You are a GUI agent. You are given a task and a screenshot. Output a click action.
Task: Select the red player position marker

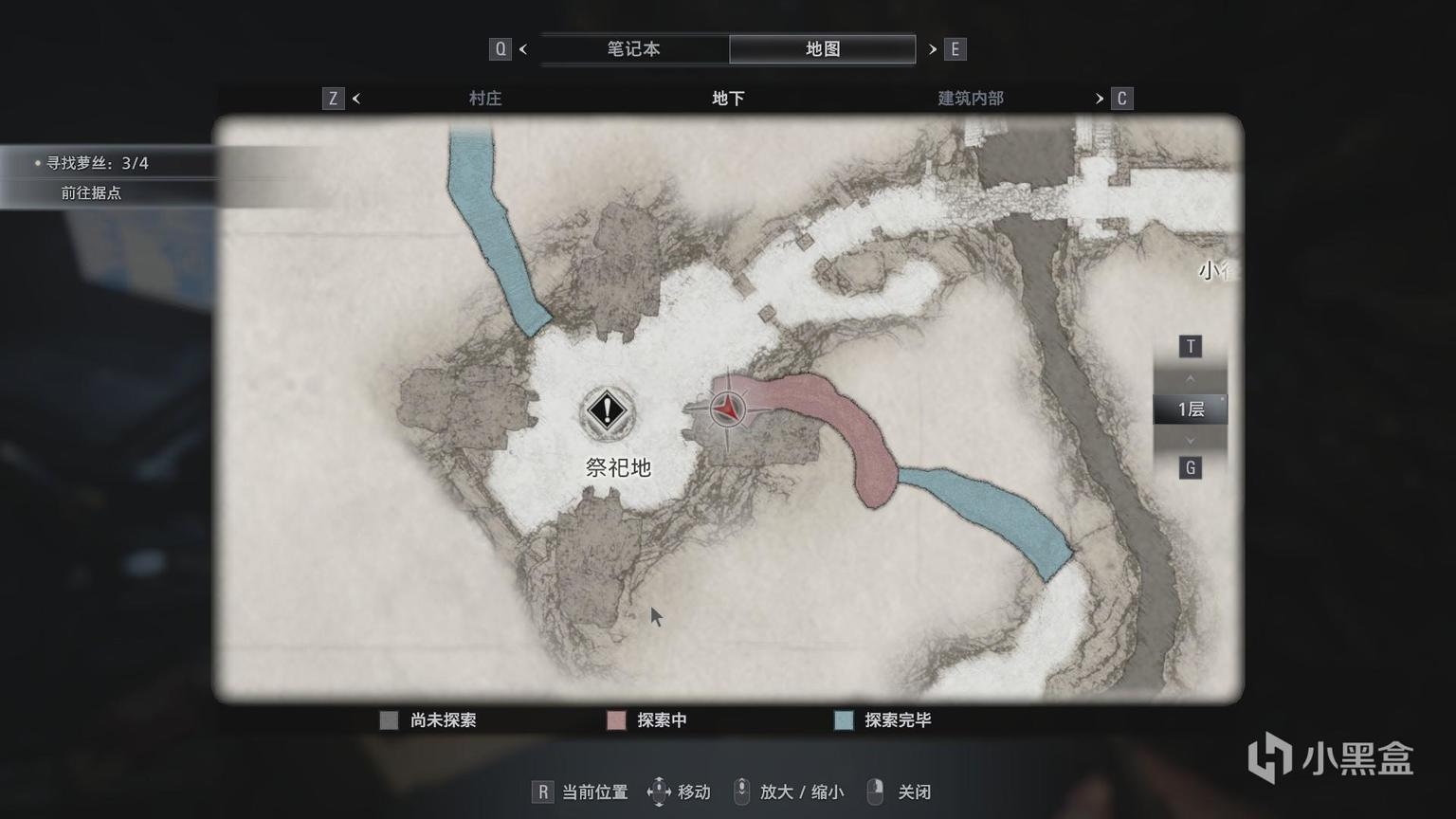727,409
